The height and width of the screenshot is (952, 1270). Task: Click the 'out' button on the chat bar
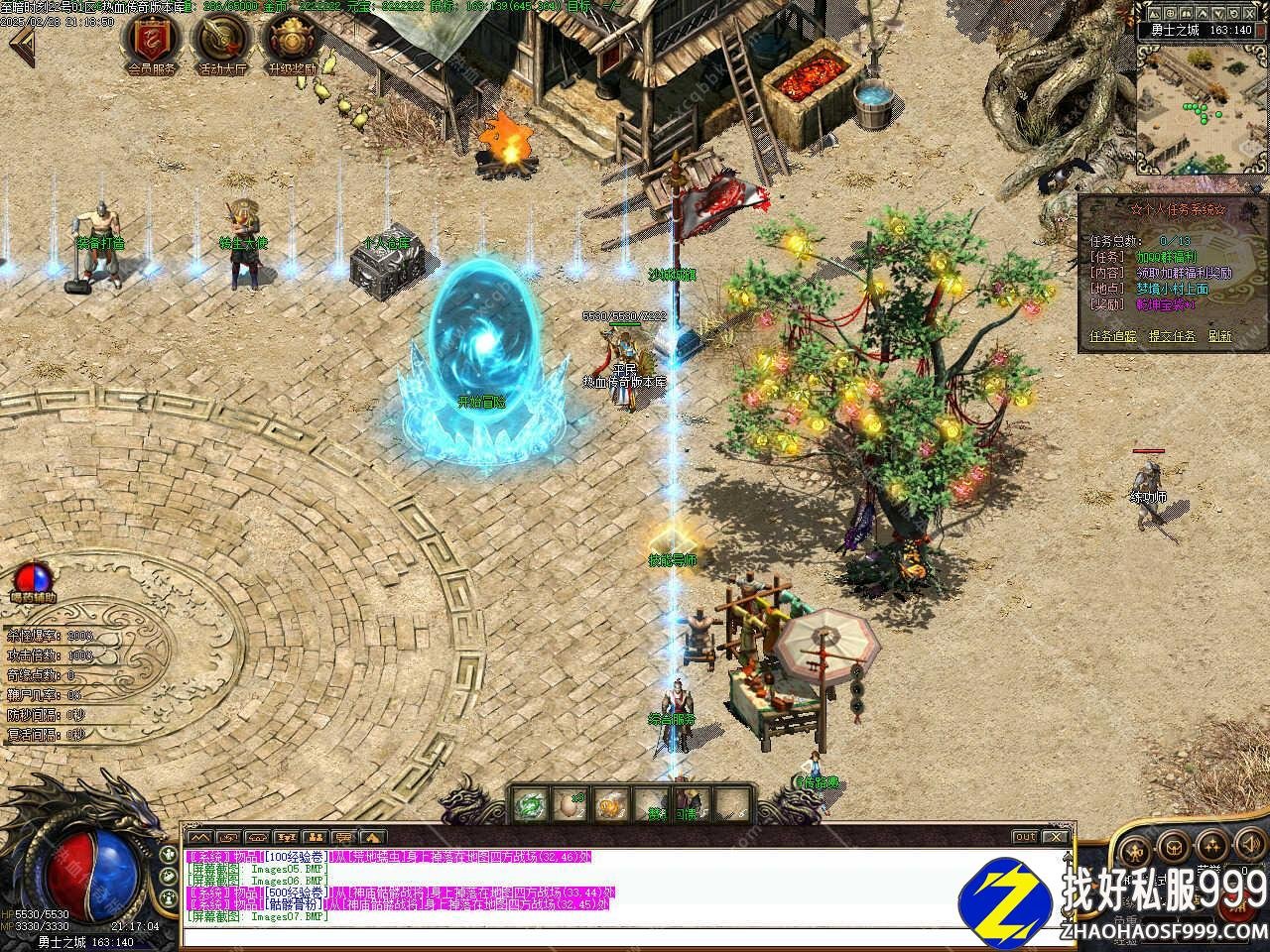click(x=1025, y=837)
